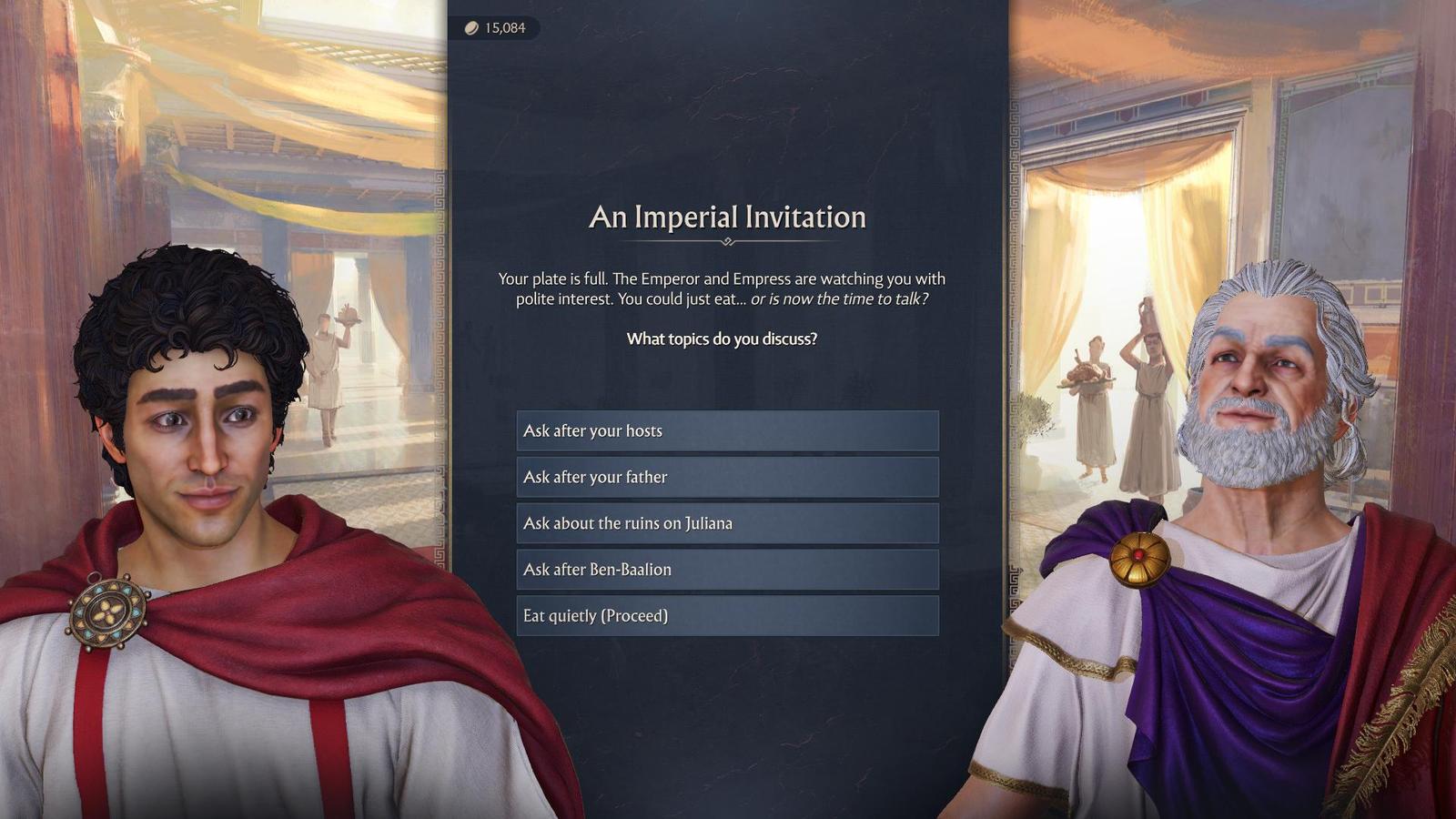Image resolution: width=1456 pixels, height=819 pixels.
Task: Click the diamond flourish icon under An Imperial Invitation
Action: [726, 242]
